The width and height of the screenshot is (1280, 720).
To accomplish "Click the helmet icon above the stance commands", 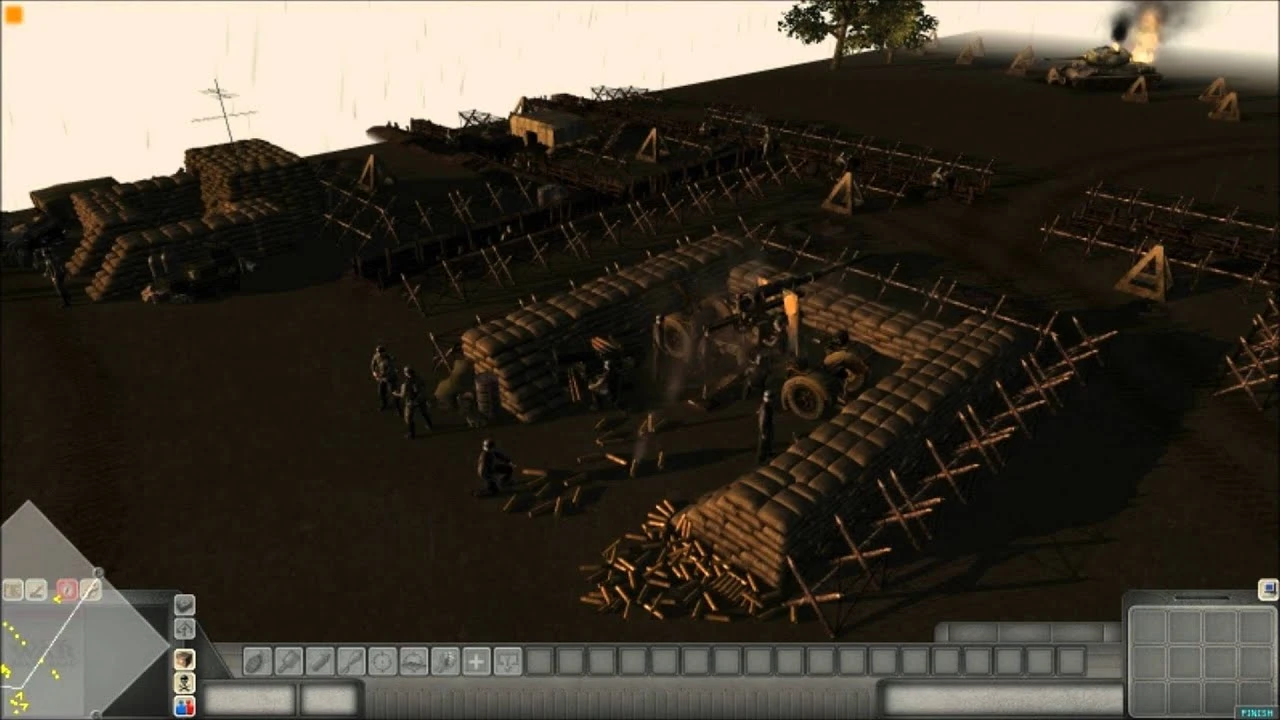I will [184, 660].
